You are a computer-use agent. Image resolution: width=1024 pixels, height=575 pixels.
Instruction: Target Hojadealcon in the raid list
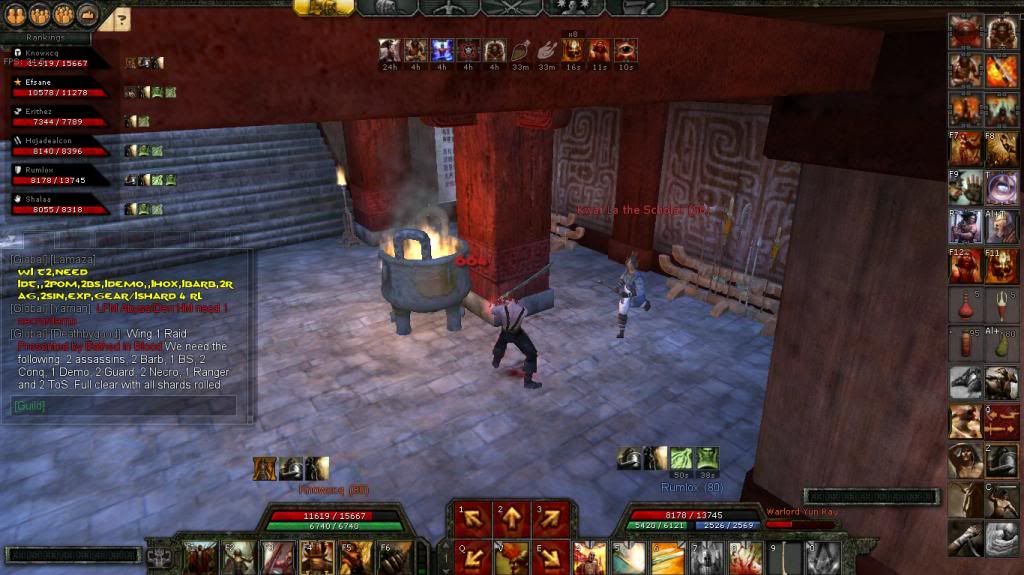pos(60,146)
